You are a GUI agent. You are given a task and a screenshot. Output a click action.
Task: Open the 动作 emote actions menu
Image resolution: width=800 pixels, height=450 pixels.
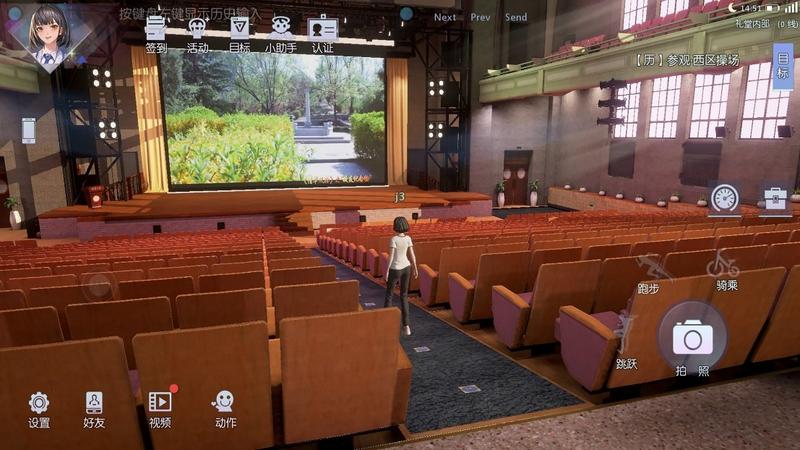(225, 409)
